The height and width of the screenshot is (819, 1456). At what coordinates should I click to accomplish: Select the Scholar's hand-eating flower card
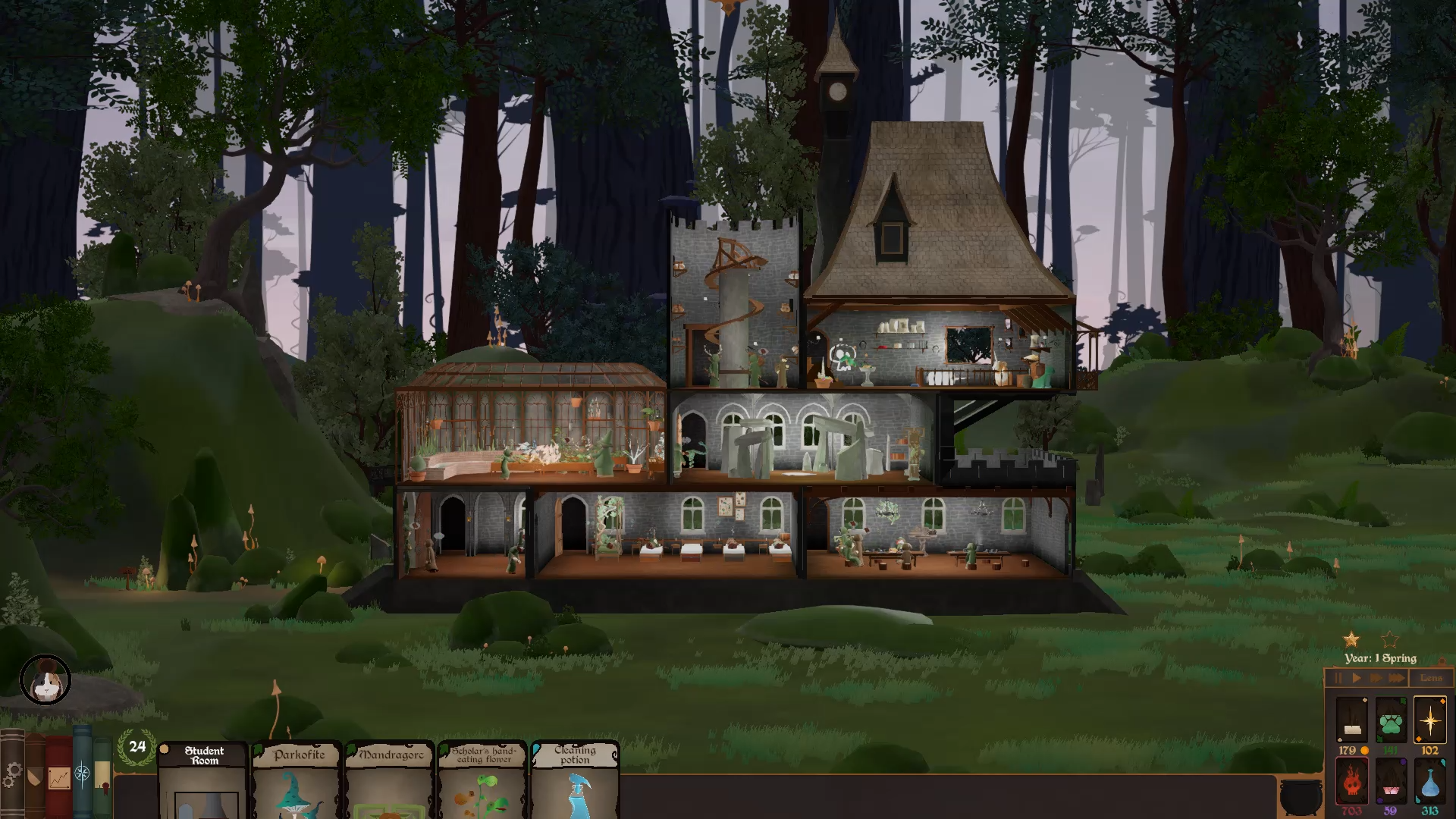(x=483, y=780)
